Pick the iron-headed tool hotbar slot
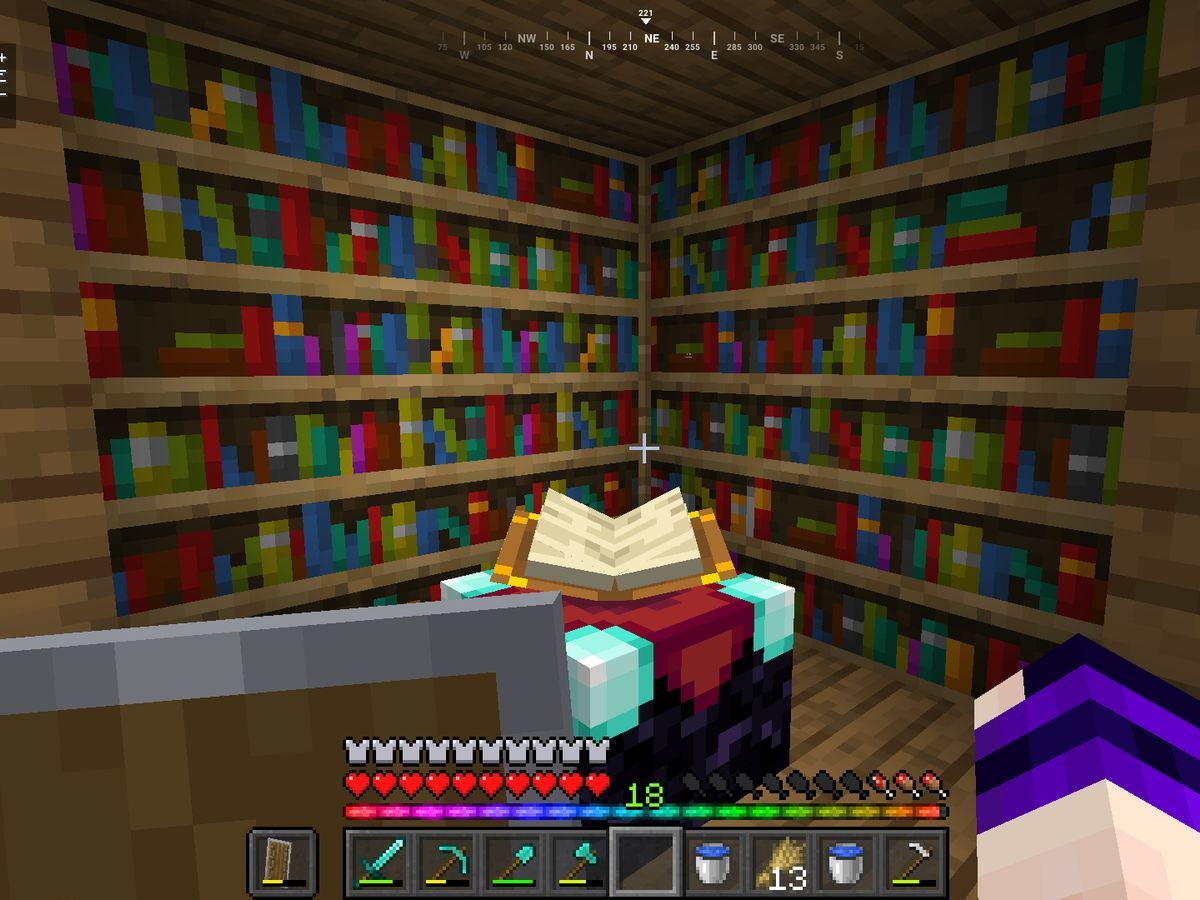Screen dimensions: 1200x900 click(x=914, y=861)
